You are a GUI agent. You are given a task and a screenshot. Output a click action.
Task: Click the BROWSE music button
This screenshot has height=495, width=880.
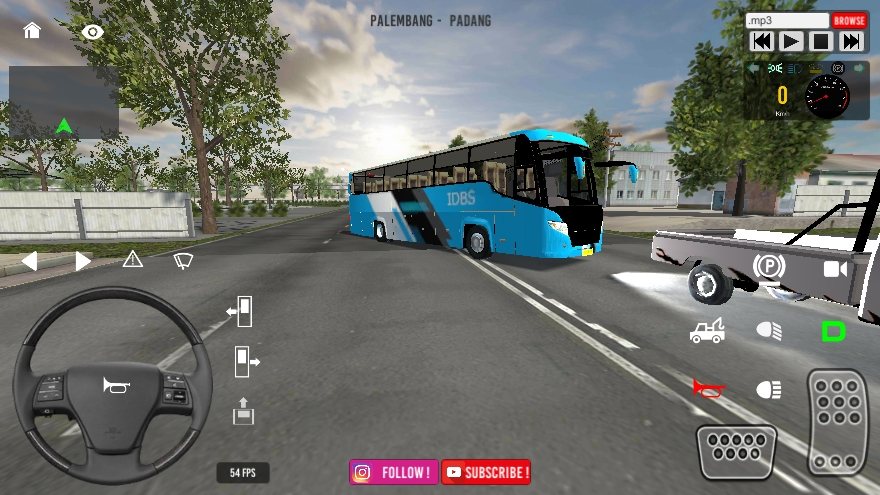[849, 20]
